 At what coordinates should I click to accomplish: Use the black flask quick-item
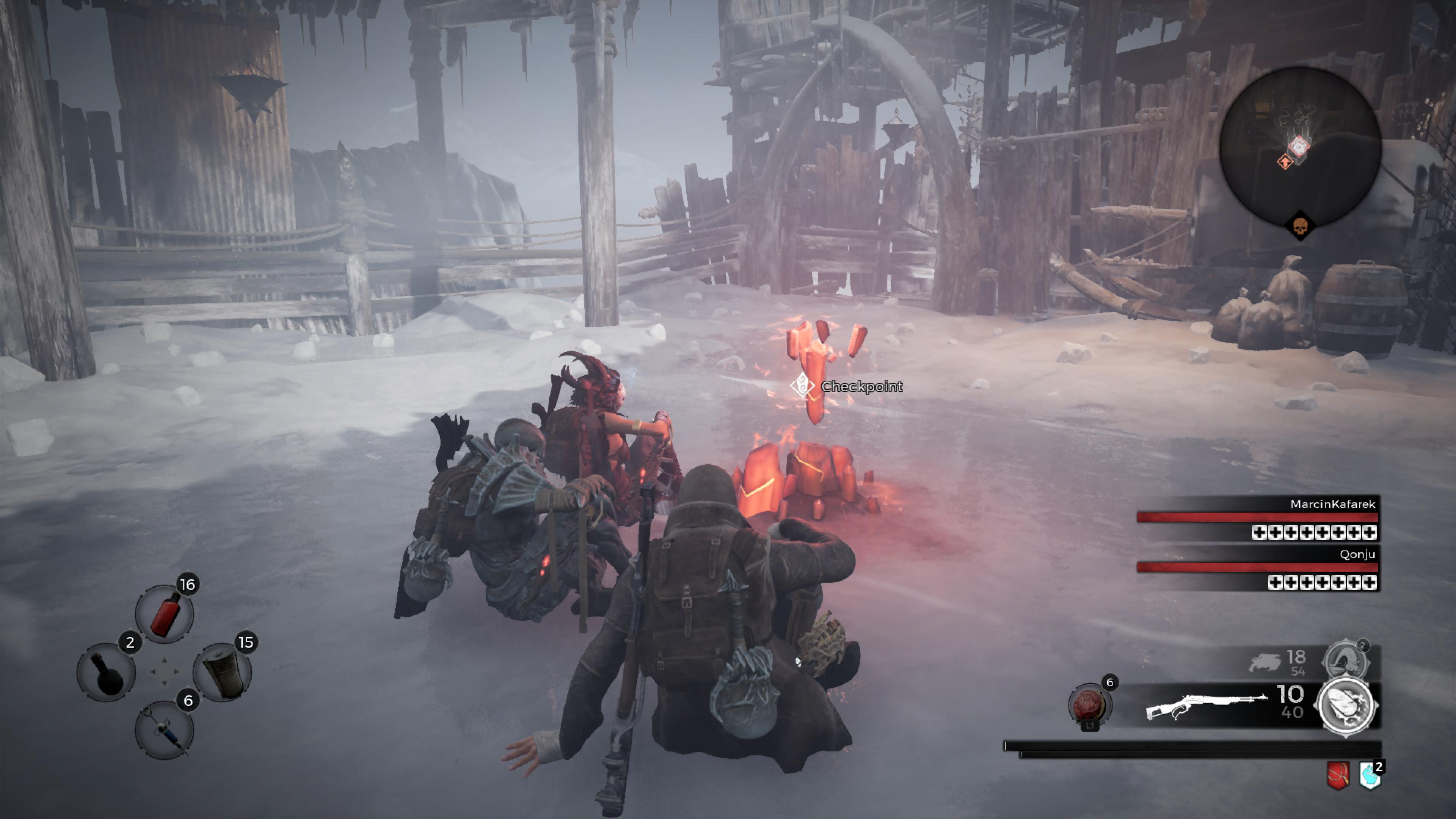(x=106, y=673)
